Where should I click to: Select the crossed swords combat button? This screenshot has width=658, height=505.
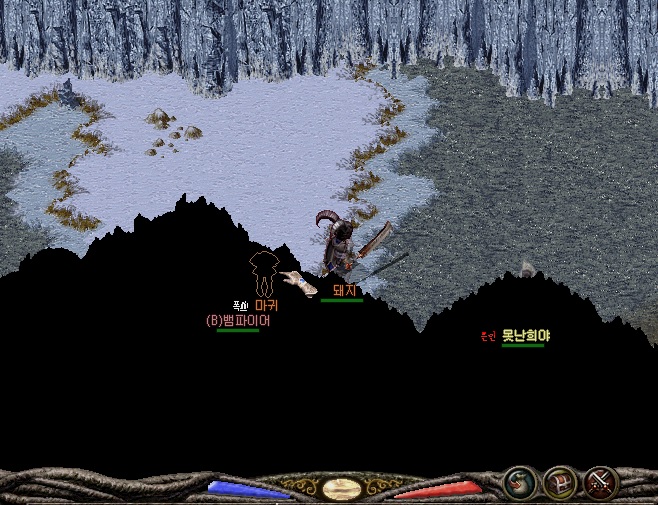[x=599, y=483]
